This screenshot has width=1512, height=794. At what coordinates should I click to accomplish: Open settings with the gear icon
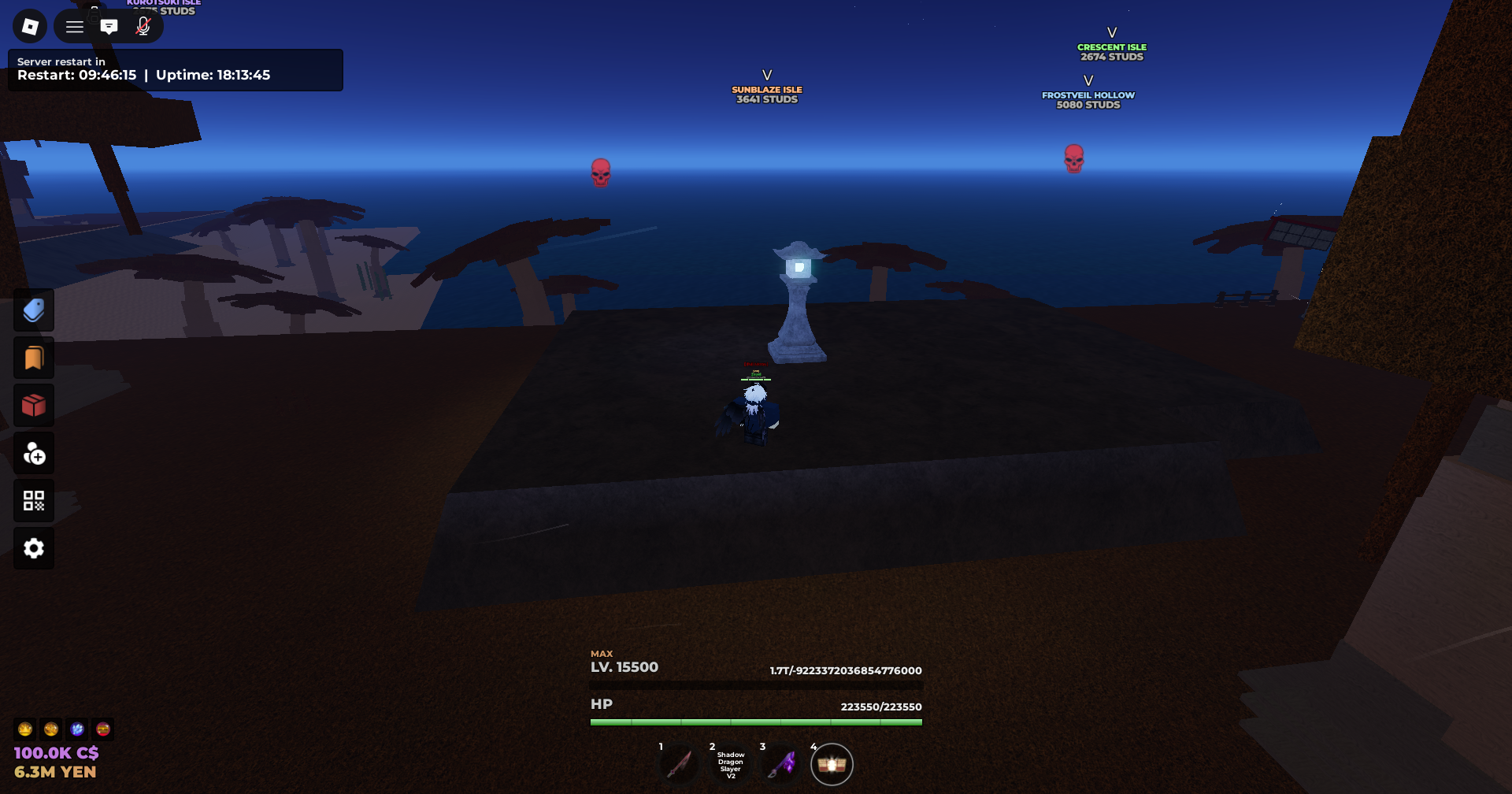pos(34,548)
